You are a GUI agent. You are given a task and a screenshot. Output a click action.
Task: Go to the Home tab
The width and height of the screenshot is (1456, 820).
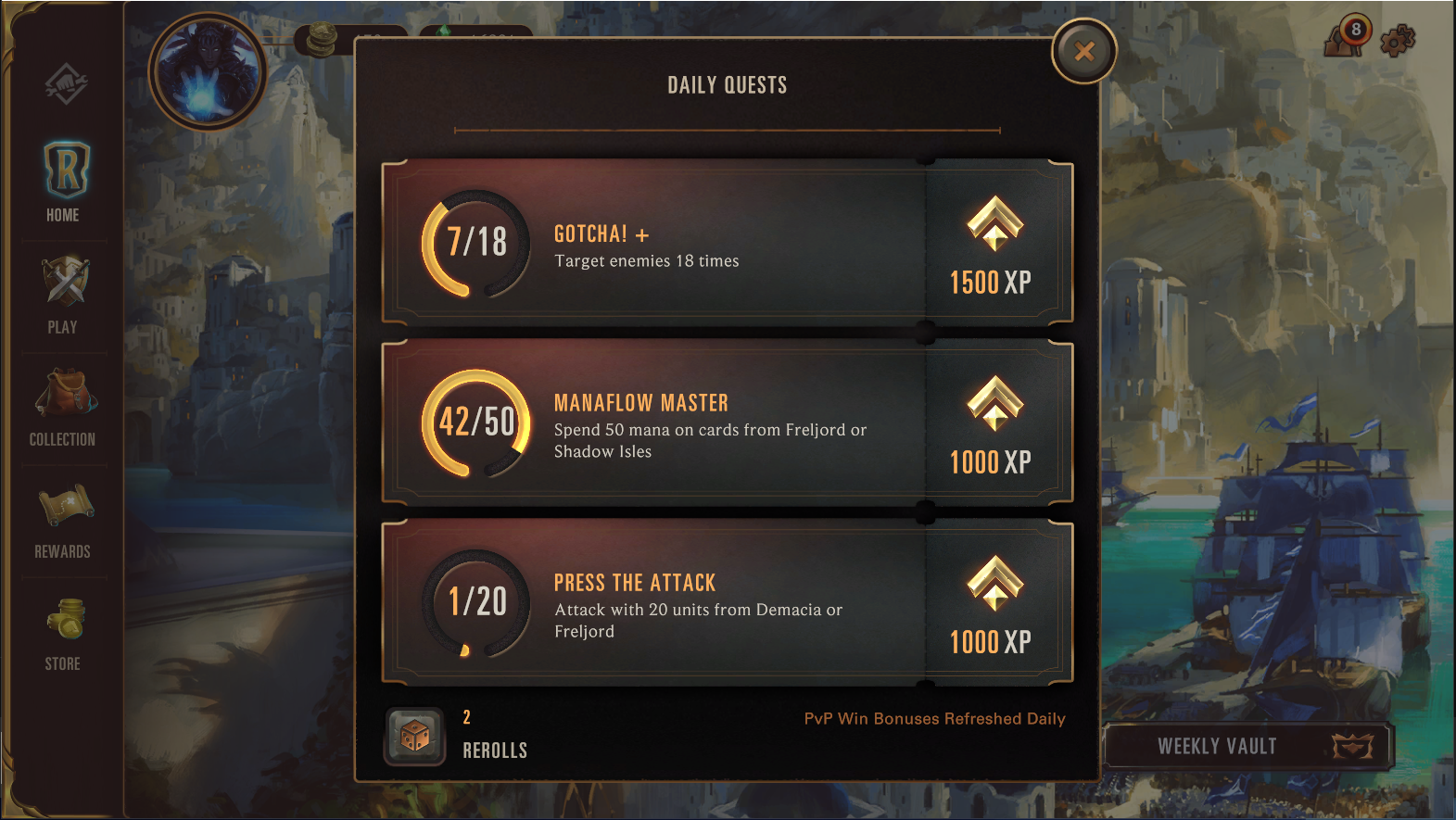tap(64, 183)
